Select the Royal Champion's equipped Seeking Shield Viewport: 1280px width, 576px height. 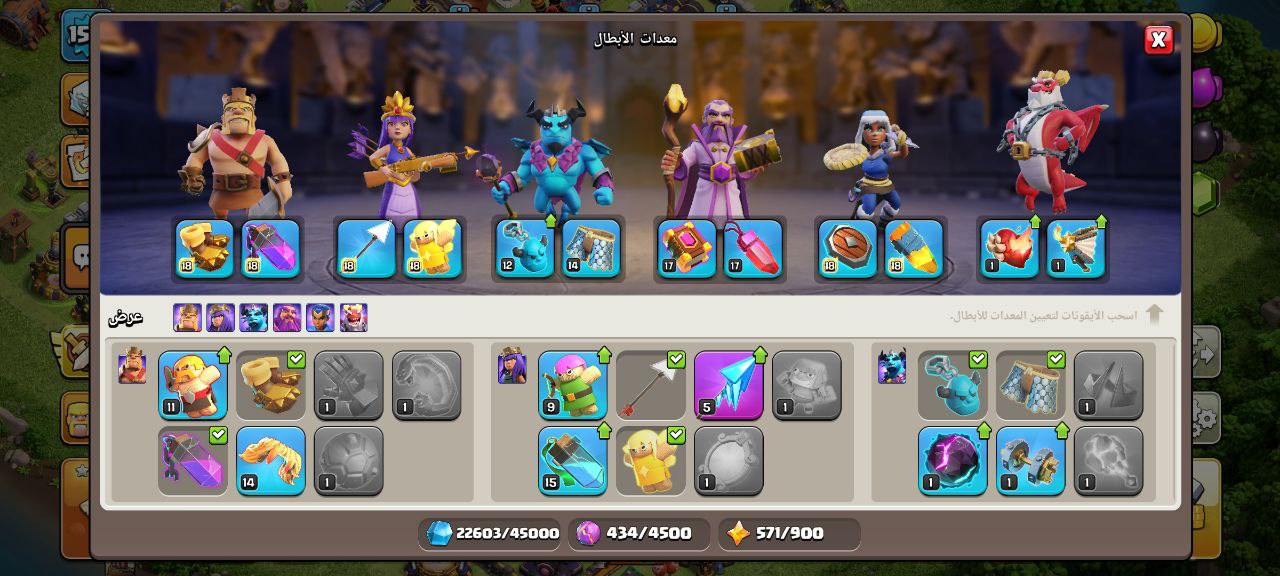pyautogui.click(x=847, y=248)
